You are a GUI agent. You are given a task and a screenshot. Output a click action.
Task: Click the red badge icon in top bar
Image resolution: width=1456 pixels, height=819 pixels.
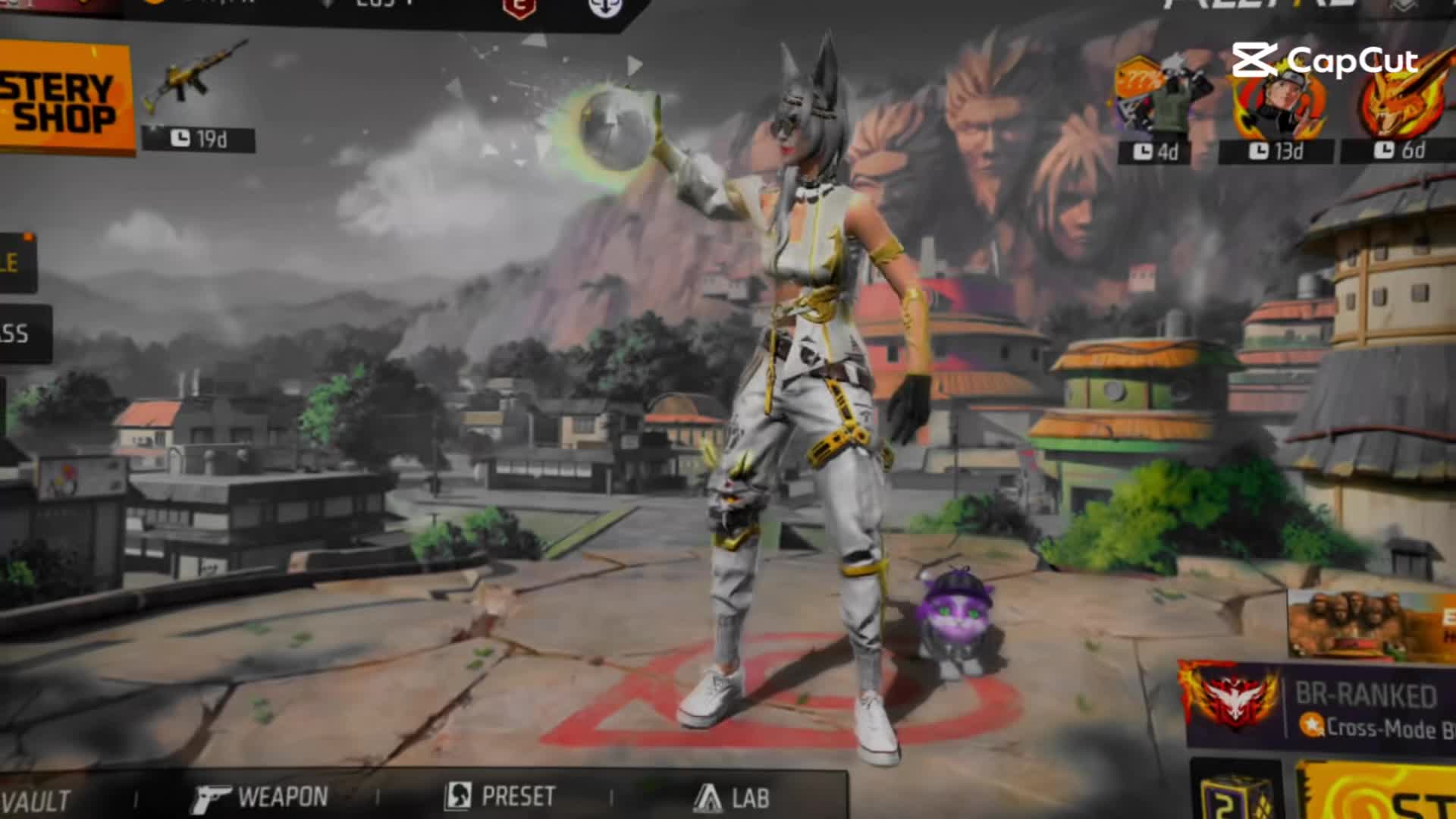click(519, 8)
